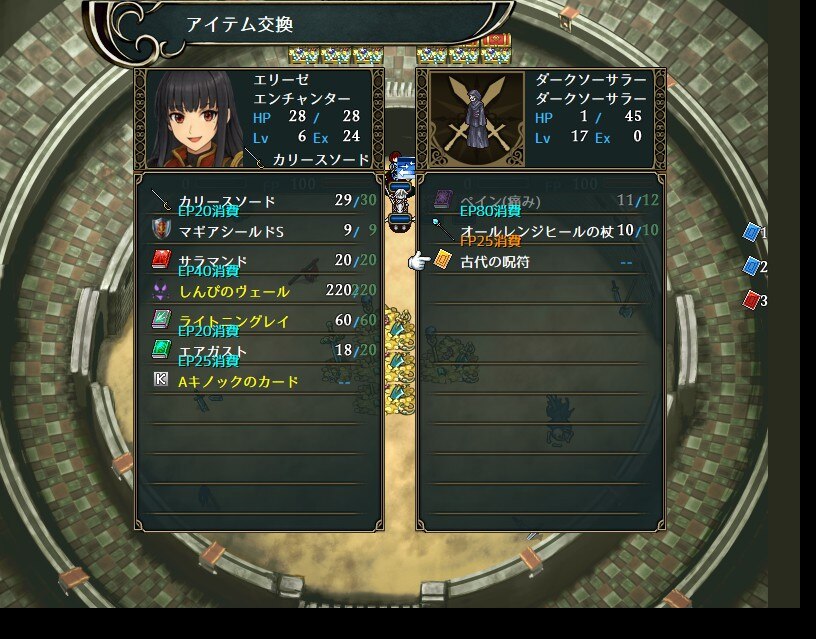
Task: Select the ライトニングレイ spell book
Action: (x=234, y=321)
